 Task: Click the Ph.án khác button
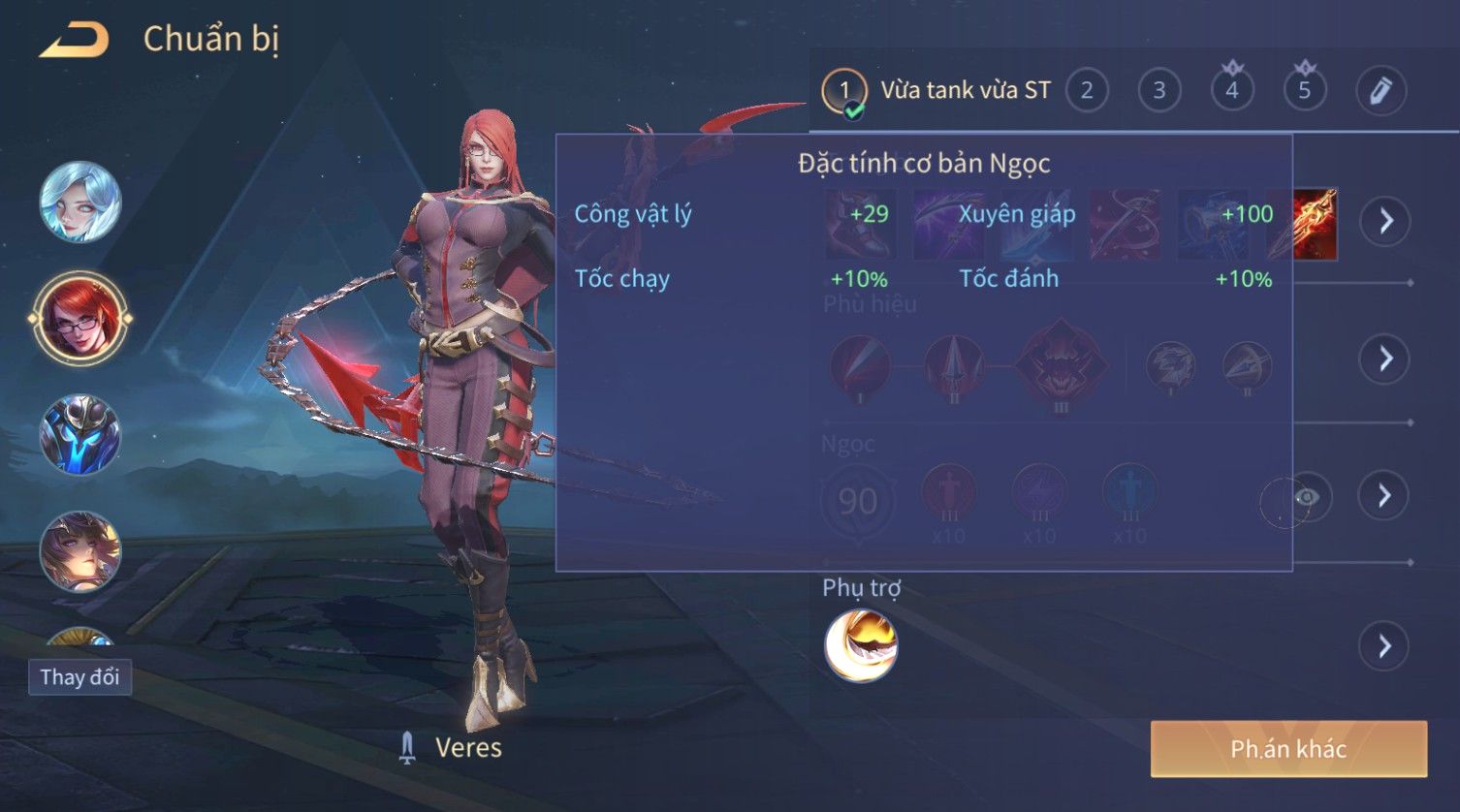pos(1288,748)
